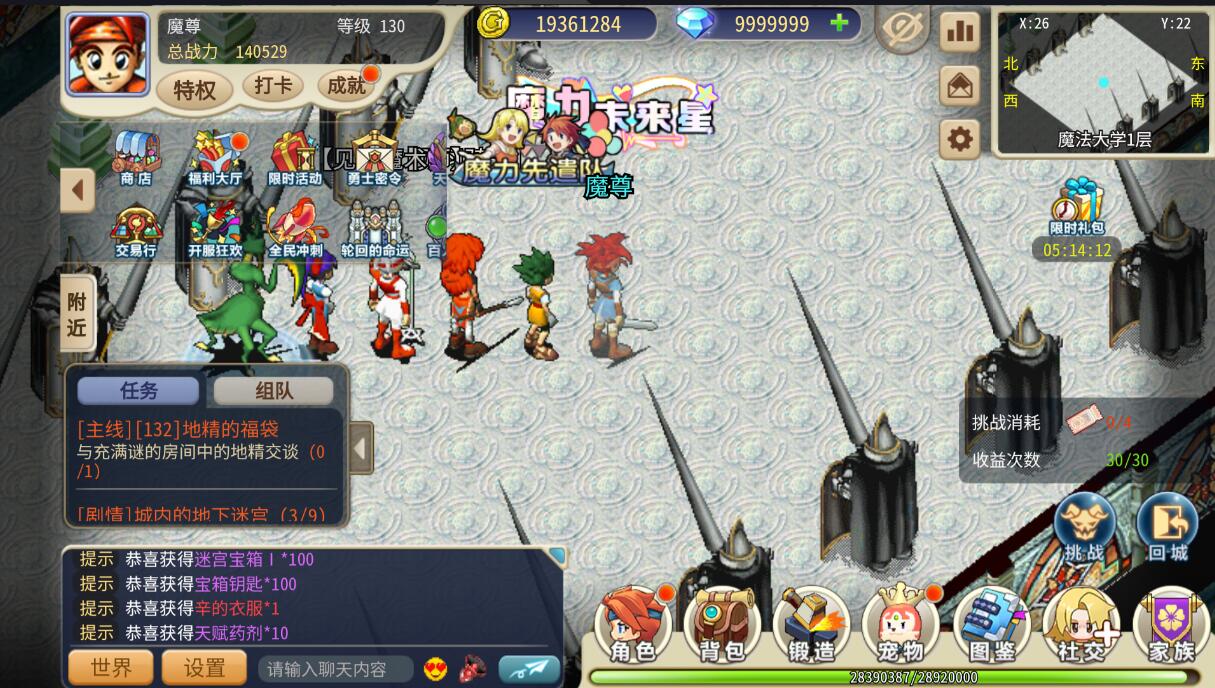Tap the 打卡 check-in button
Image resolution: width=1215 pixels, height=688 pixels.
272,86
